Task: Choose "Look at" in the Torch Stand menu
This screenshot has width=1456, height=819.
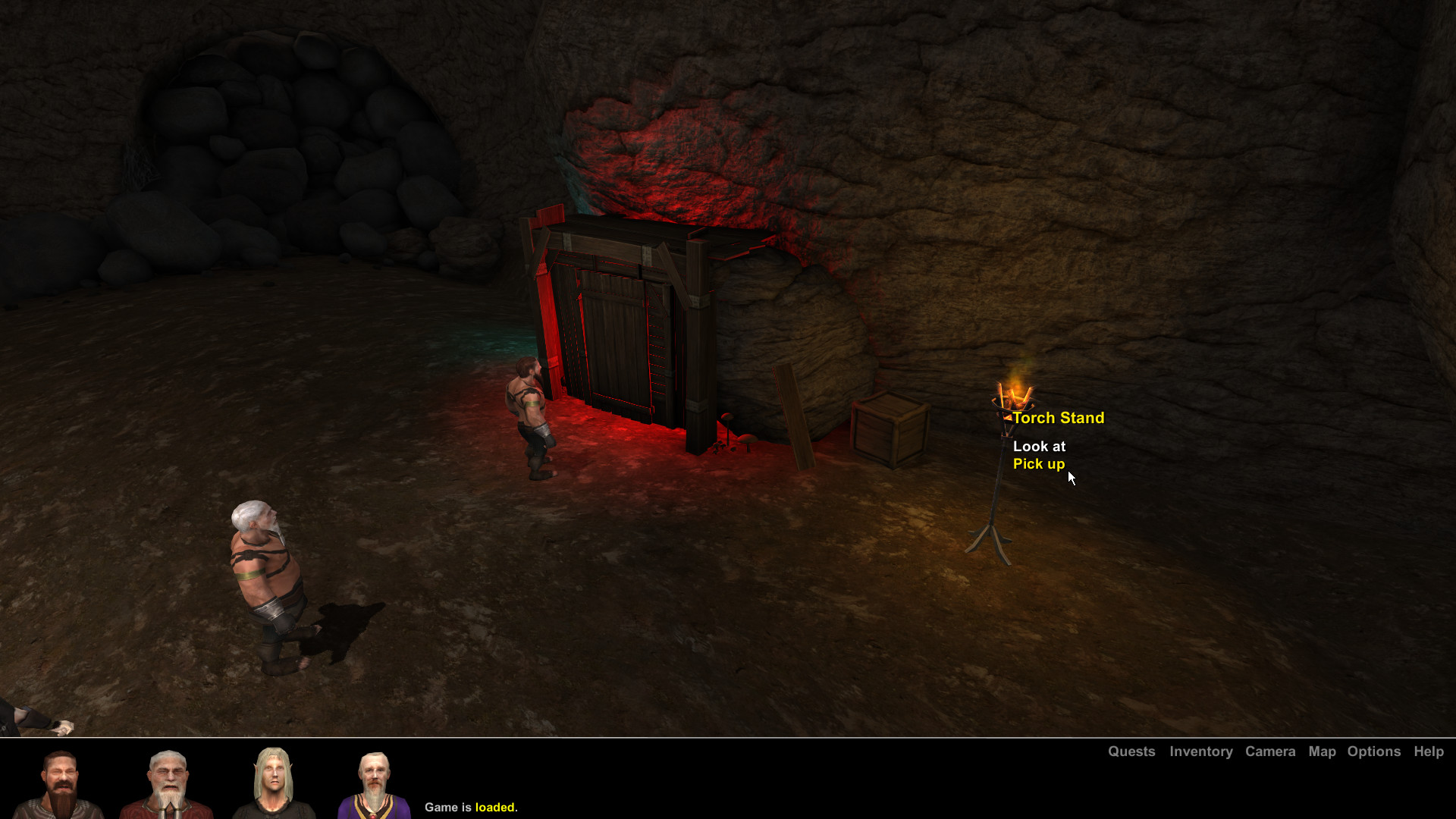Action: tap(1040, 447)
